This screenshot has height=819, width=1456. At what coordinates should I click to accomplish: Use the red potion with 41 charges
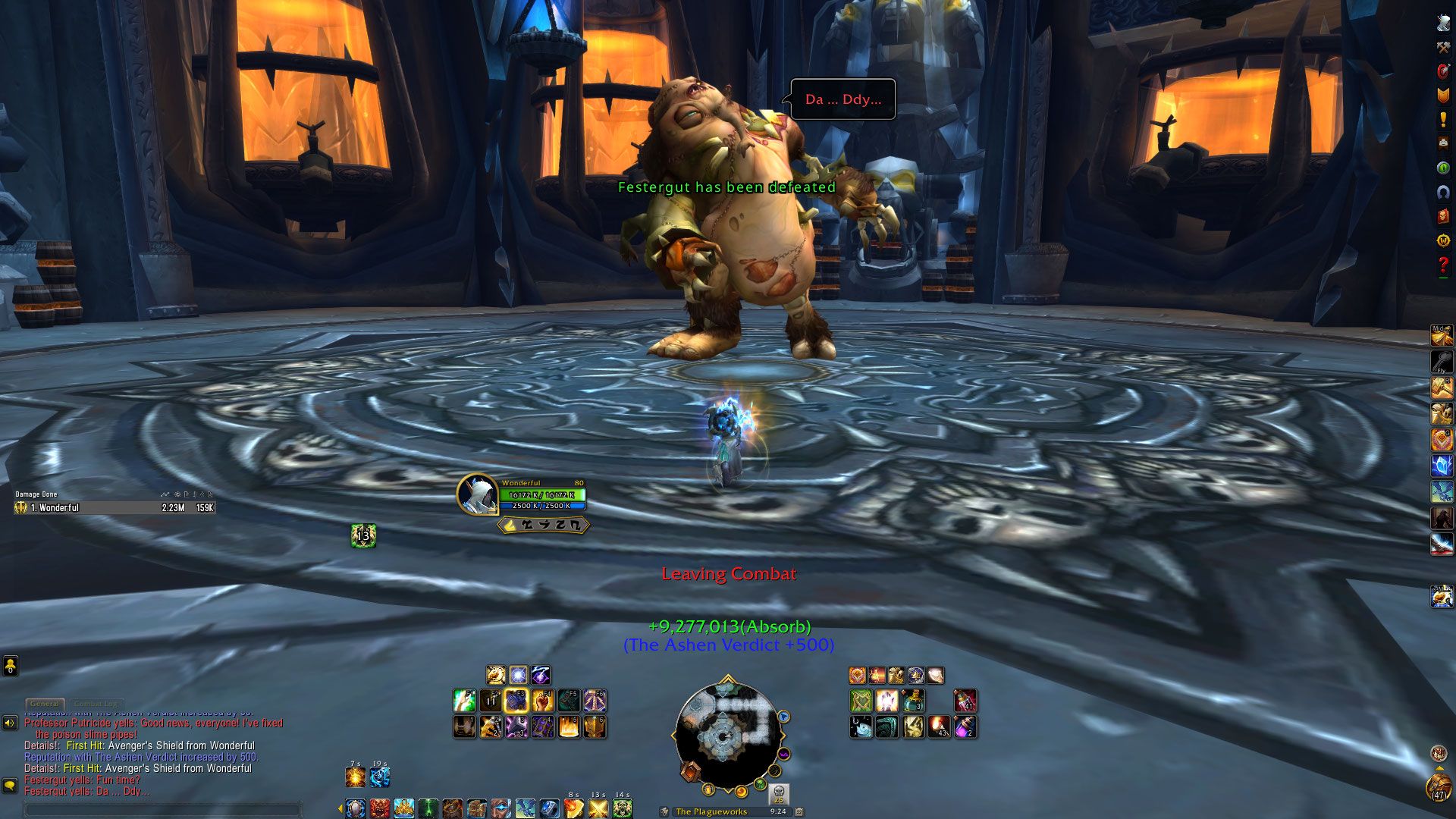[x=965, y=701]
